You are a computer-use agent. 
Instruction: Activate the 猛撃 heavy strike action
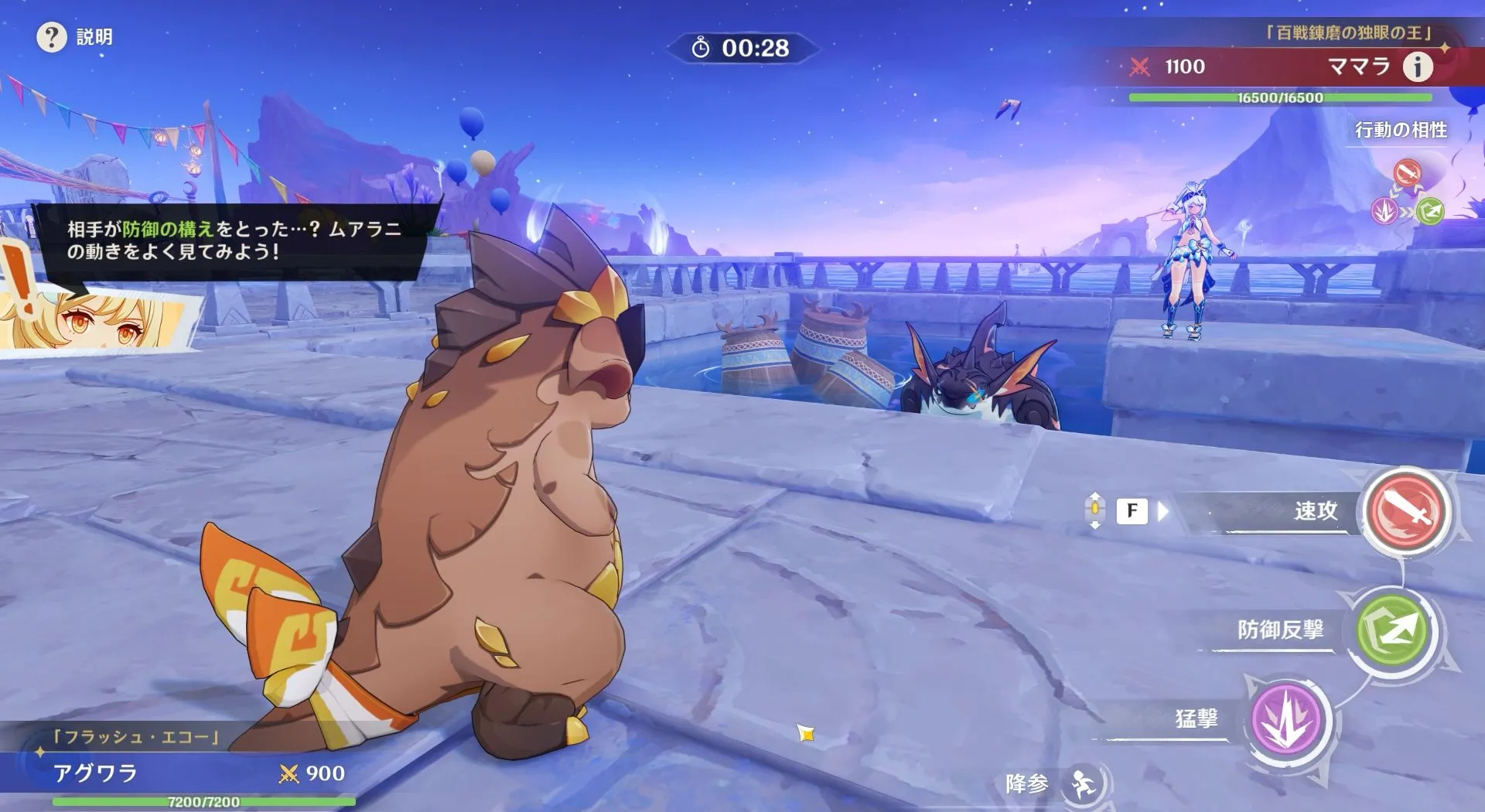pyautogui.click(x=1288, y=720)
